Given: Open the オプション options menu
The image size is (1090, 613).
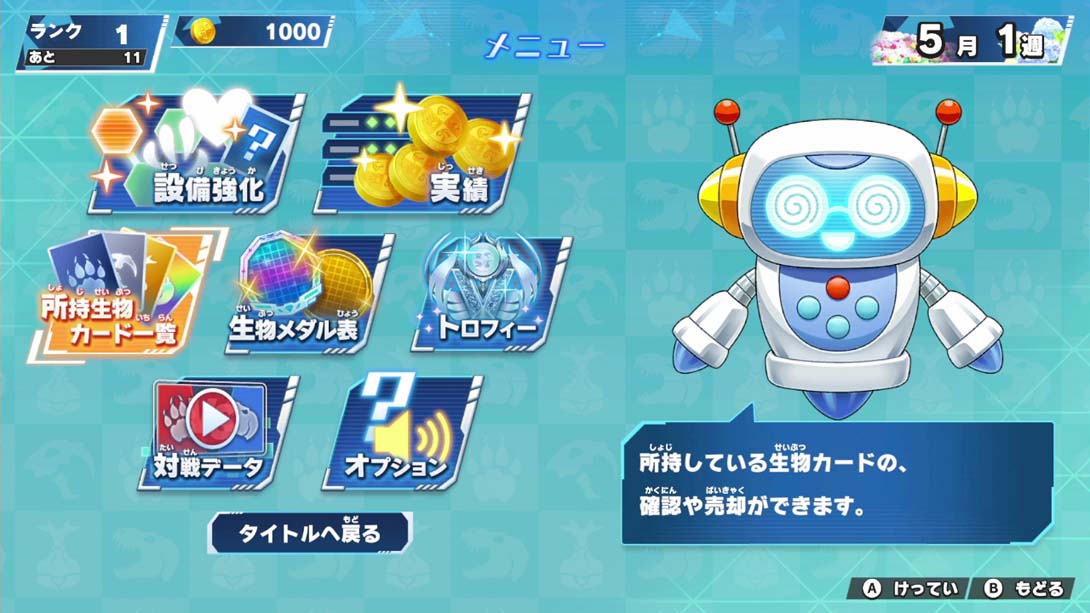Looking at the screenshot, I should (x=400, y=432).
